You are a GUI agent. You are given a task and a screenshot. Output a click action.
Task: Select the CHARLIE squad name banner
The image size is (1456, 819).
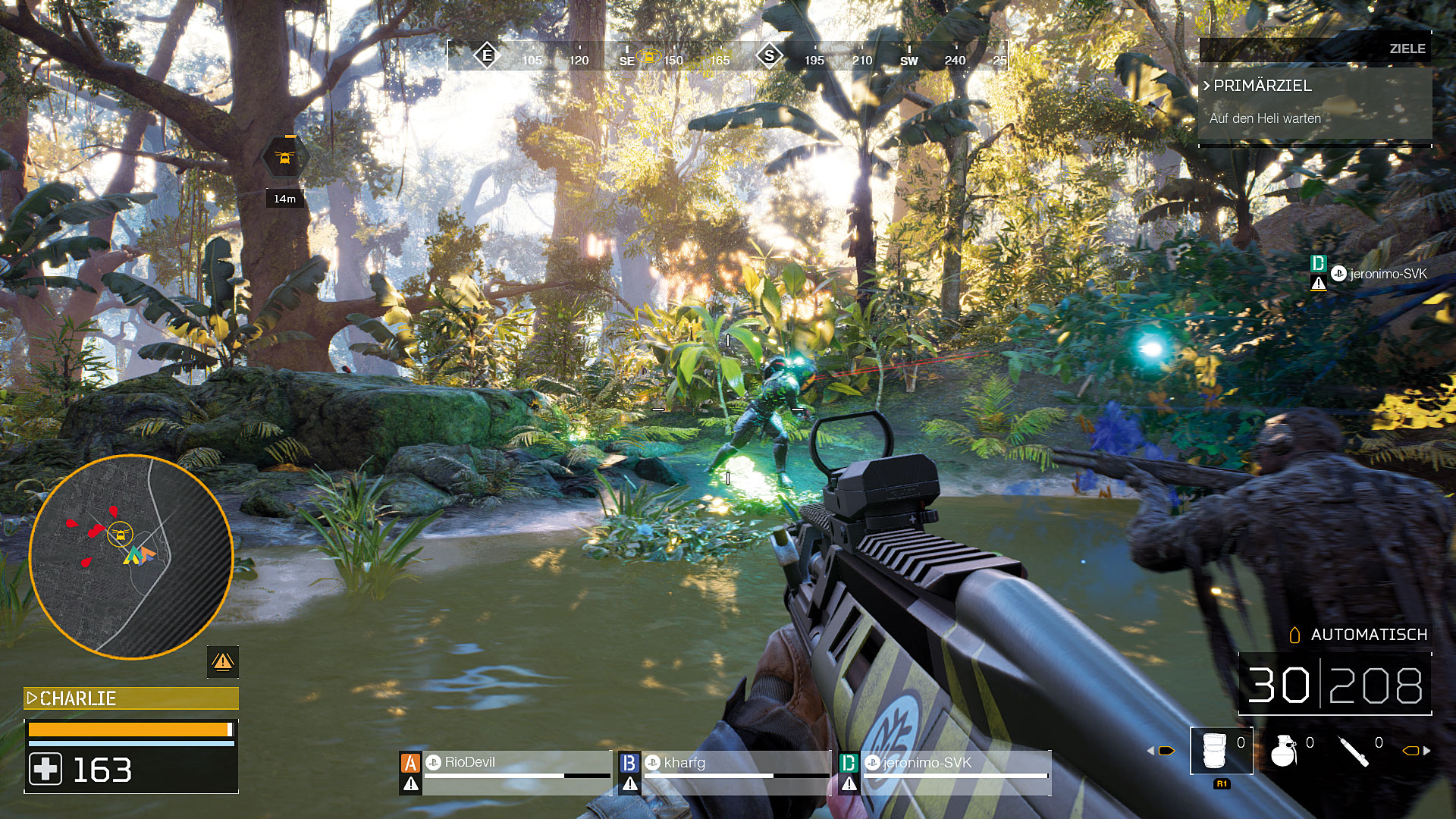pos(131,698)
